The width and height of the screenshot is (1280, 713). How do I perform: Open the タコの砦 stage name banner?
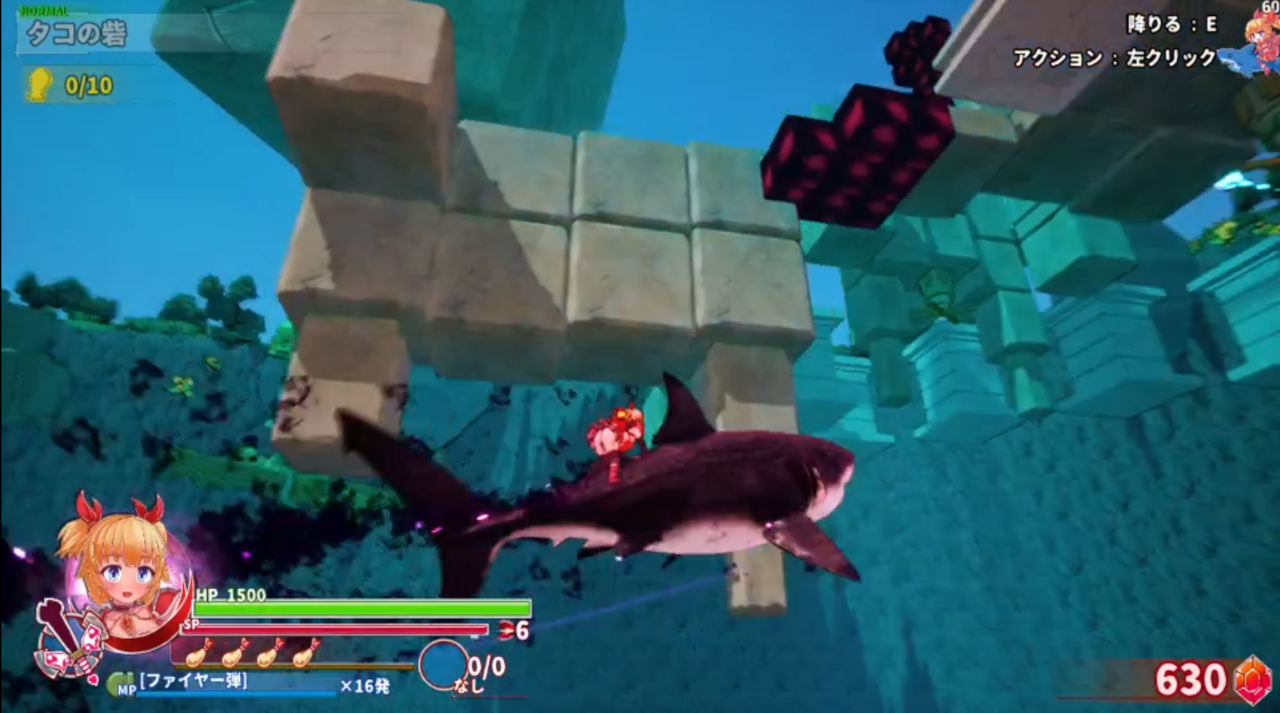(76, 33)
